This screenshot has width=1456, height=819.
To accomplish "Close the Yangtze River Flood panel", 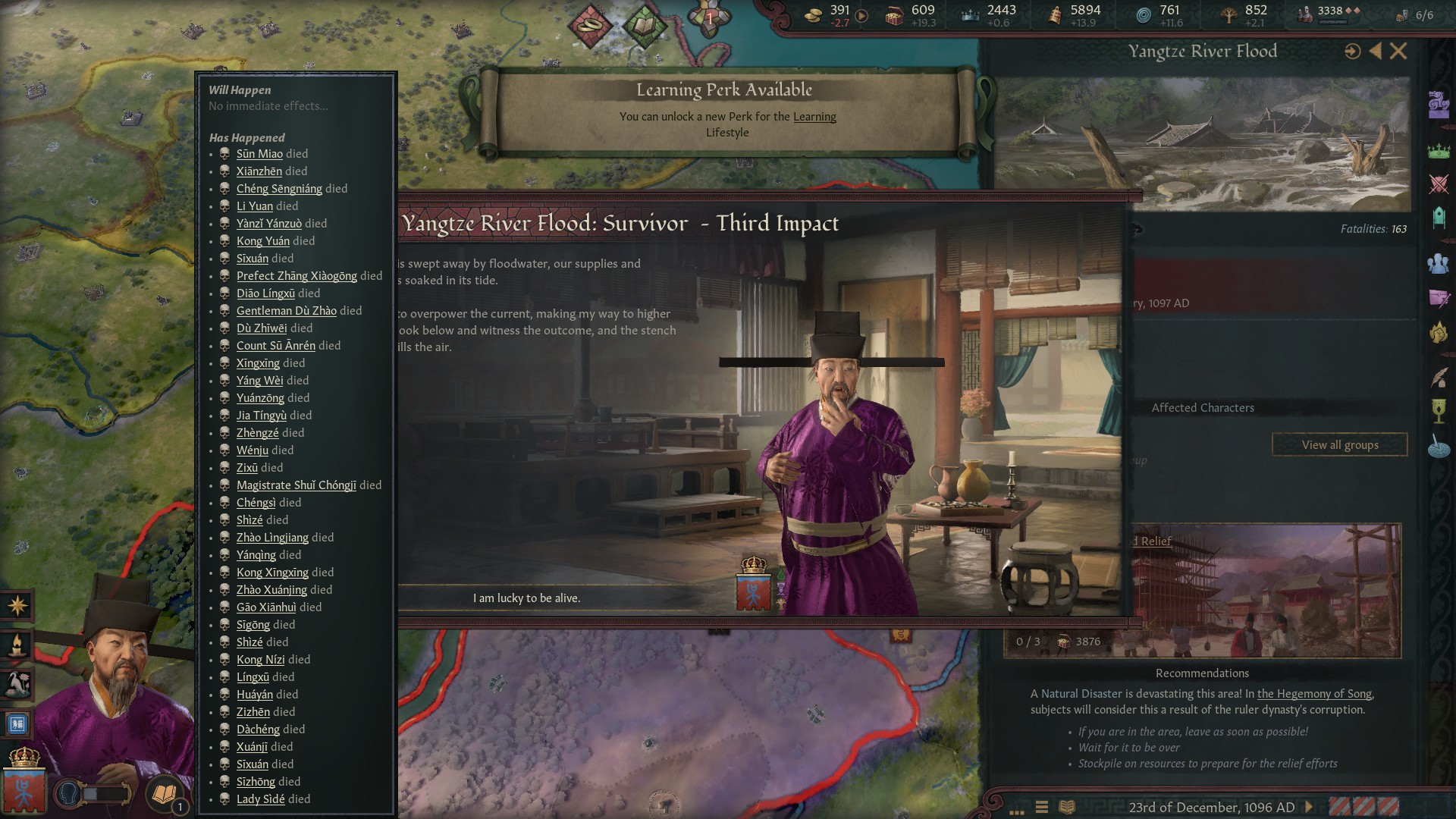I will point(1398,52).
